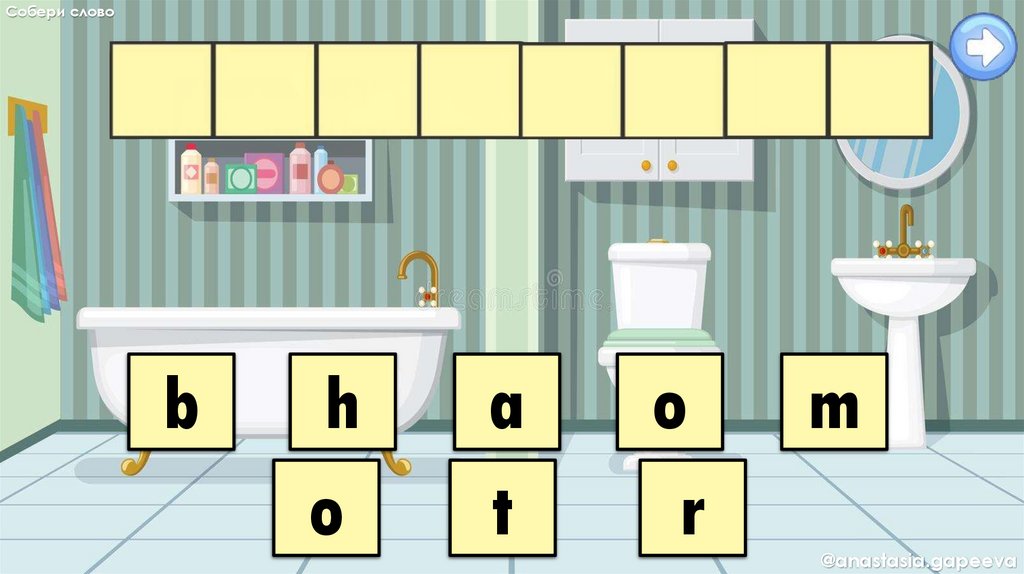Select the letter b tile
Screen dimensions: 1024x574
point(181,401)
